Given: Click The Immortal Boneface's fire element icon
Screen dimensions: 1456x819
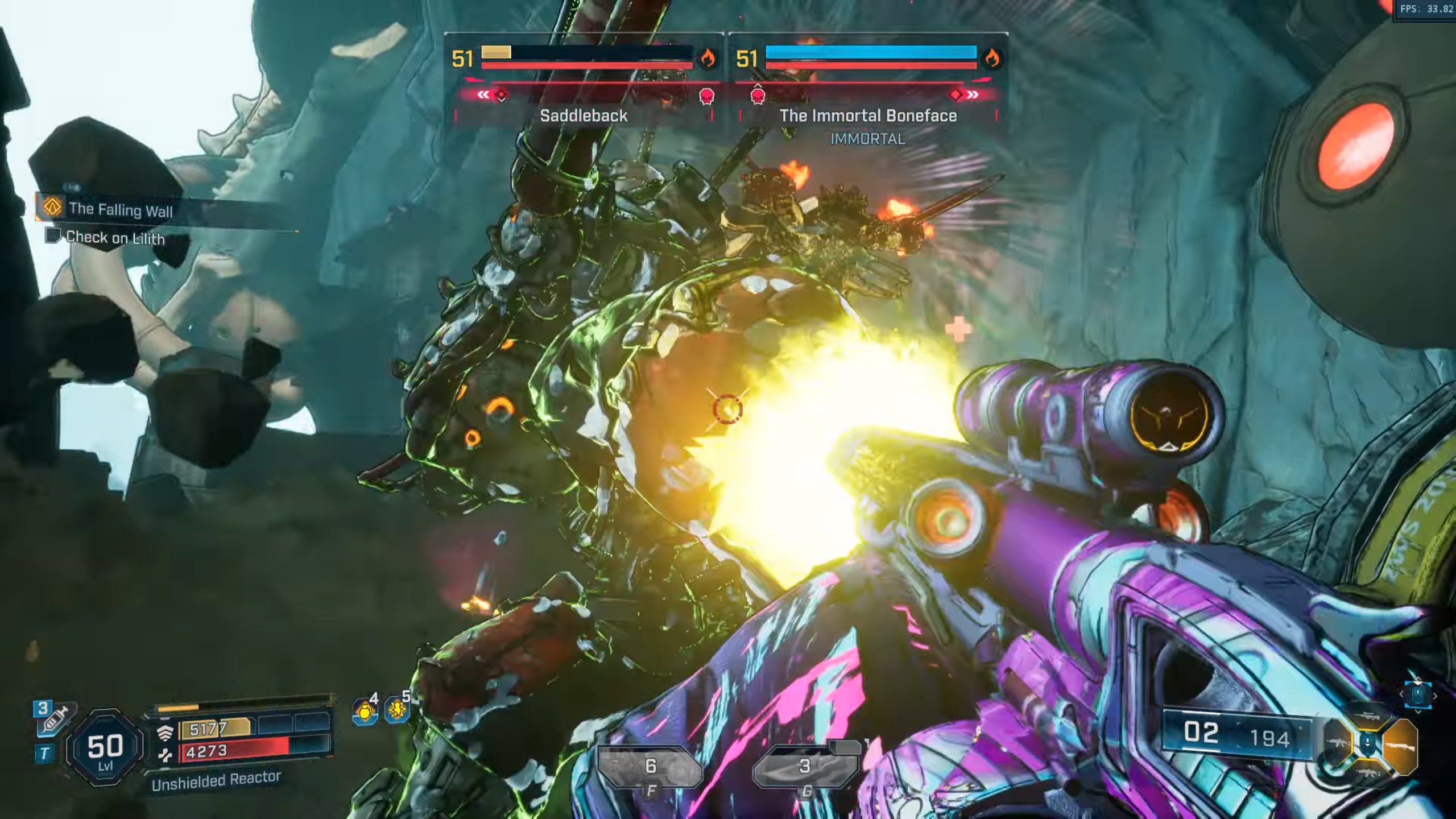Looking at the screenshot, I should pyautogui.click(x=992, y=57).
